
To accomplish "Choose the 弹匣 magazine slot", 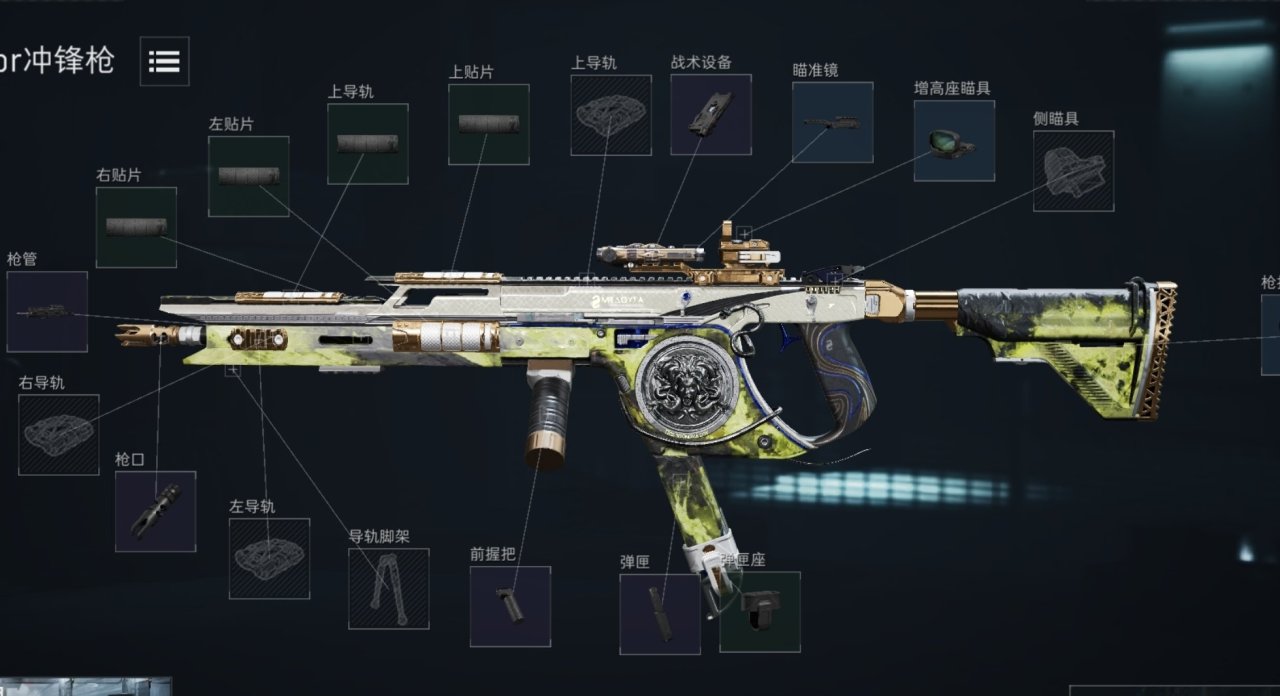I will tap(659, 614).
